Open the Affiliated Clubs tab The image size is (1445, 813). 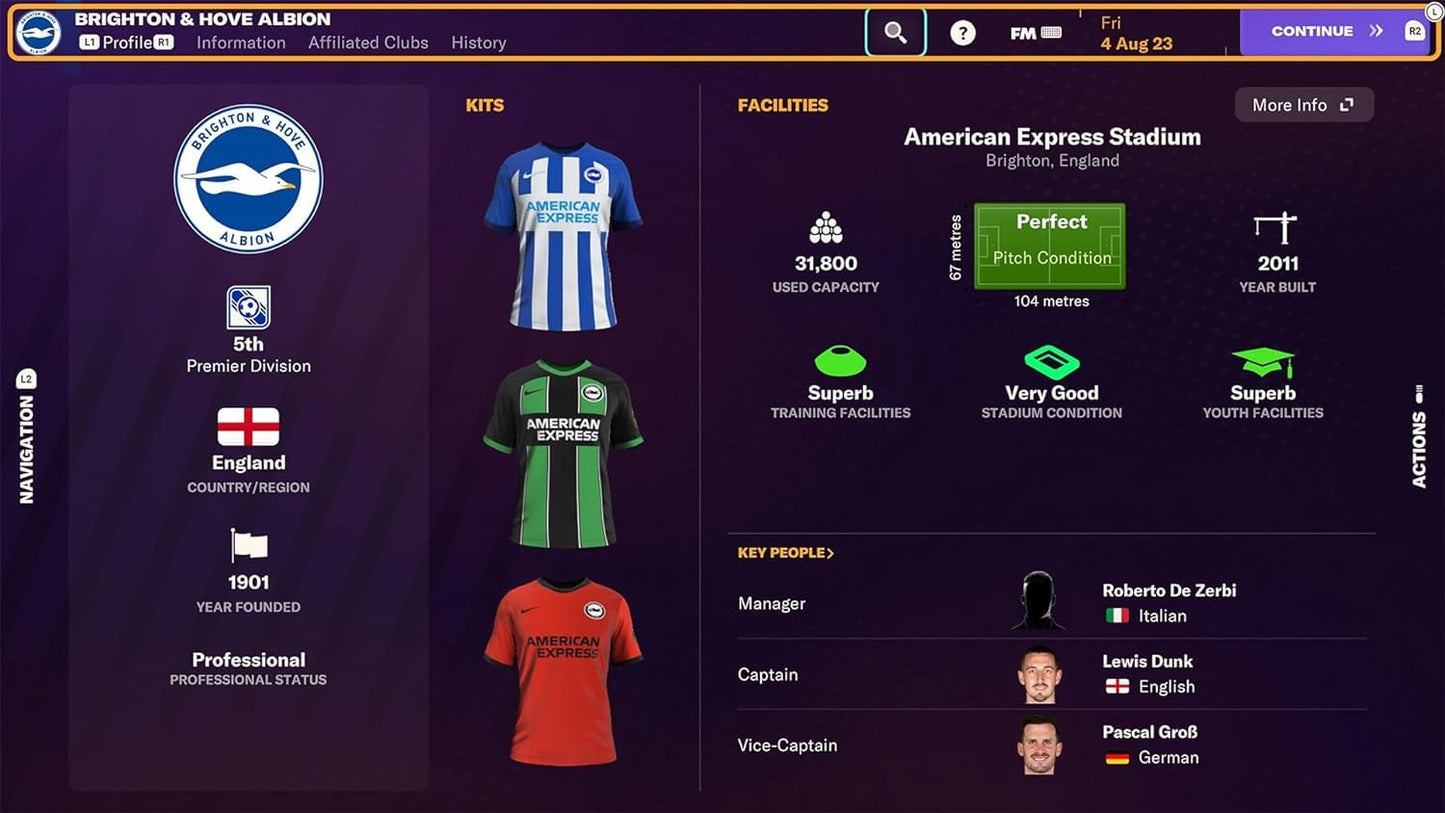368,43
